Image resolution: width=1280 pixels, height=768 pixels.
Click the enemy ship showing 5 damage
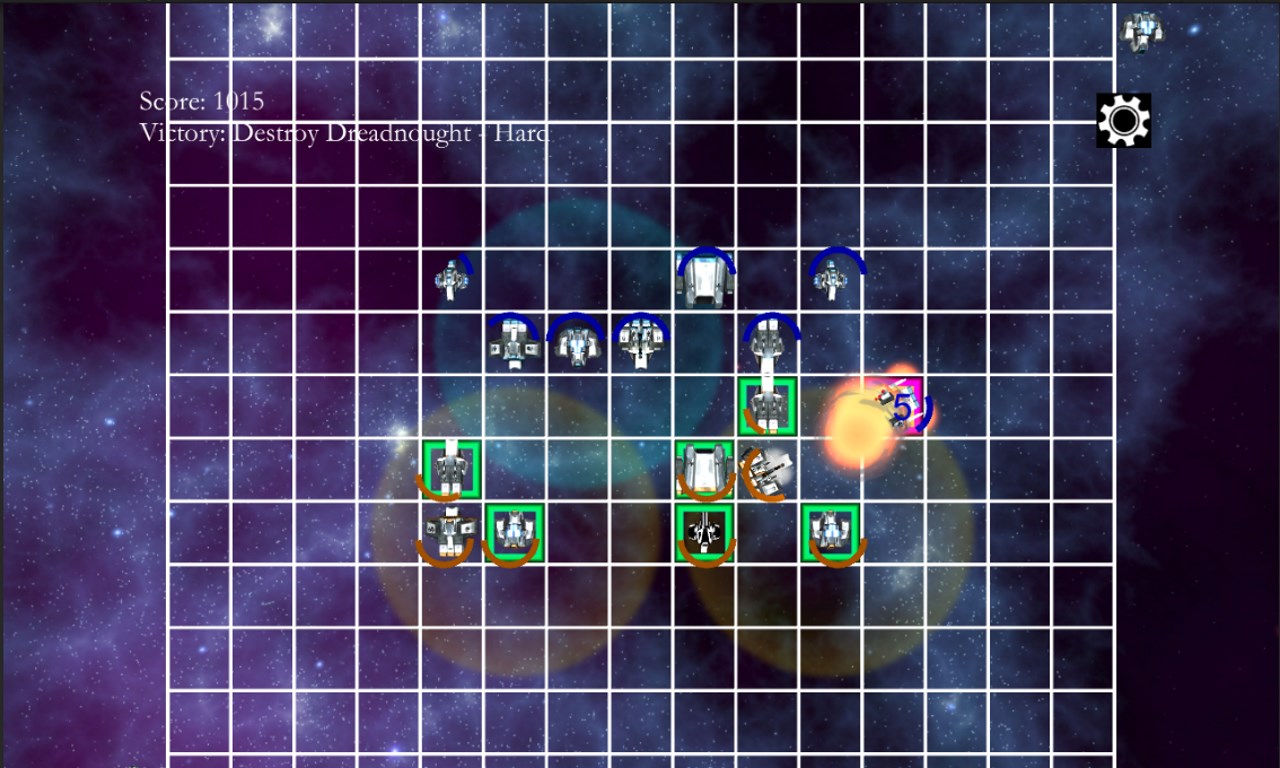[897, 405]
